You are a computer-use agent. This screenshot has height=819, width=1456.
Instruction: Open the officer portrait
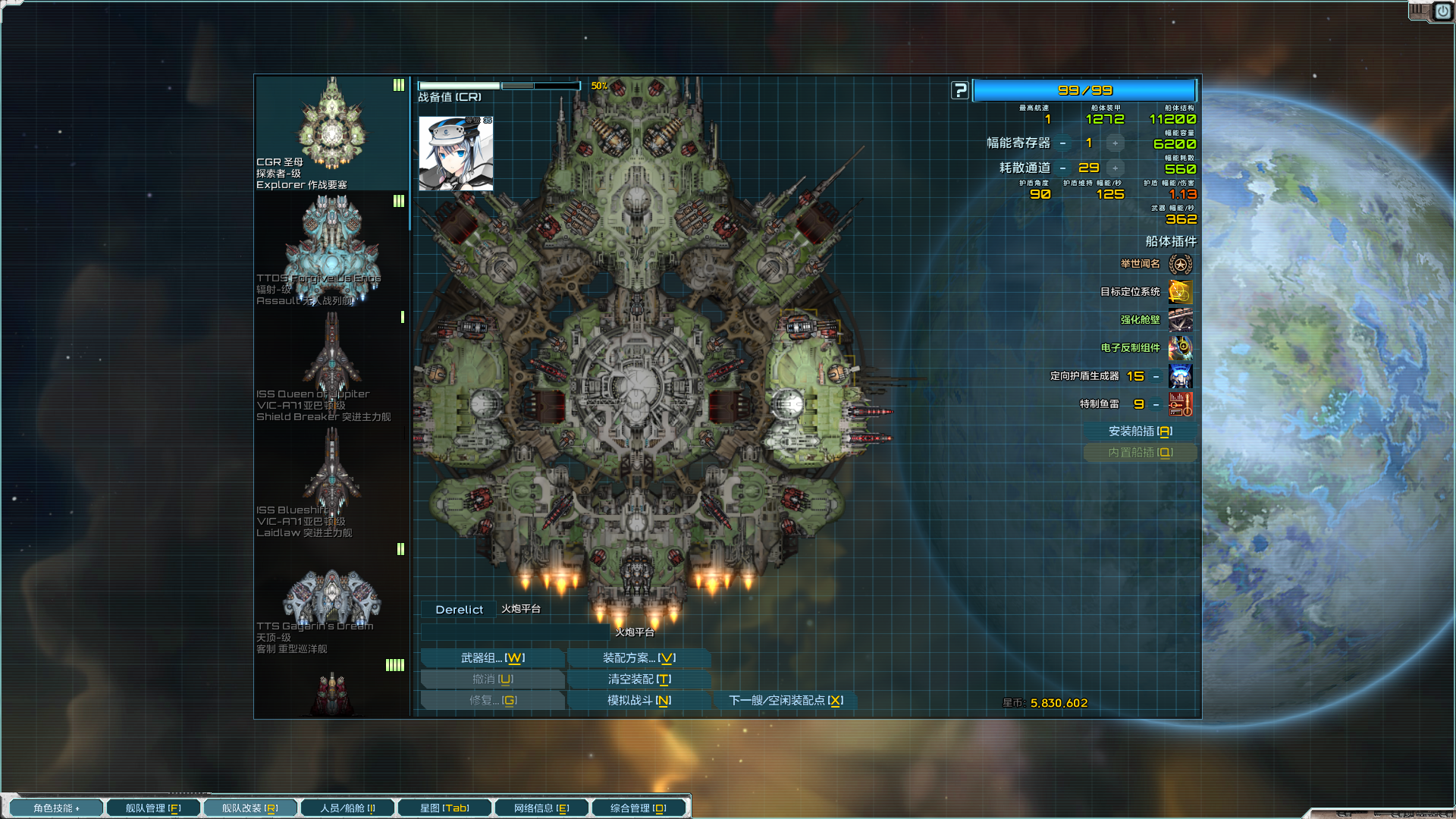coord(456,153)
